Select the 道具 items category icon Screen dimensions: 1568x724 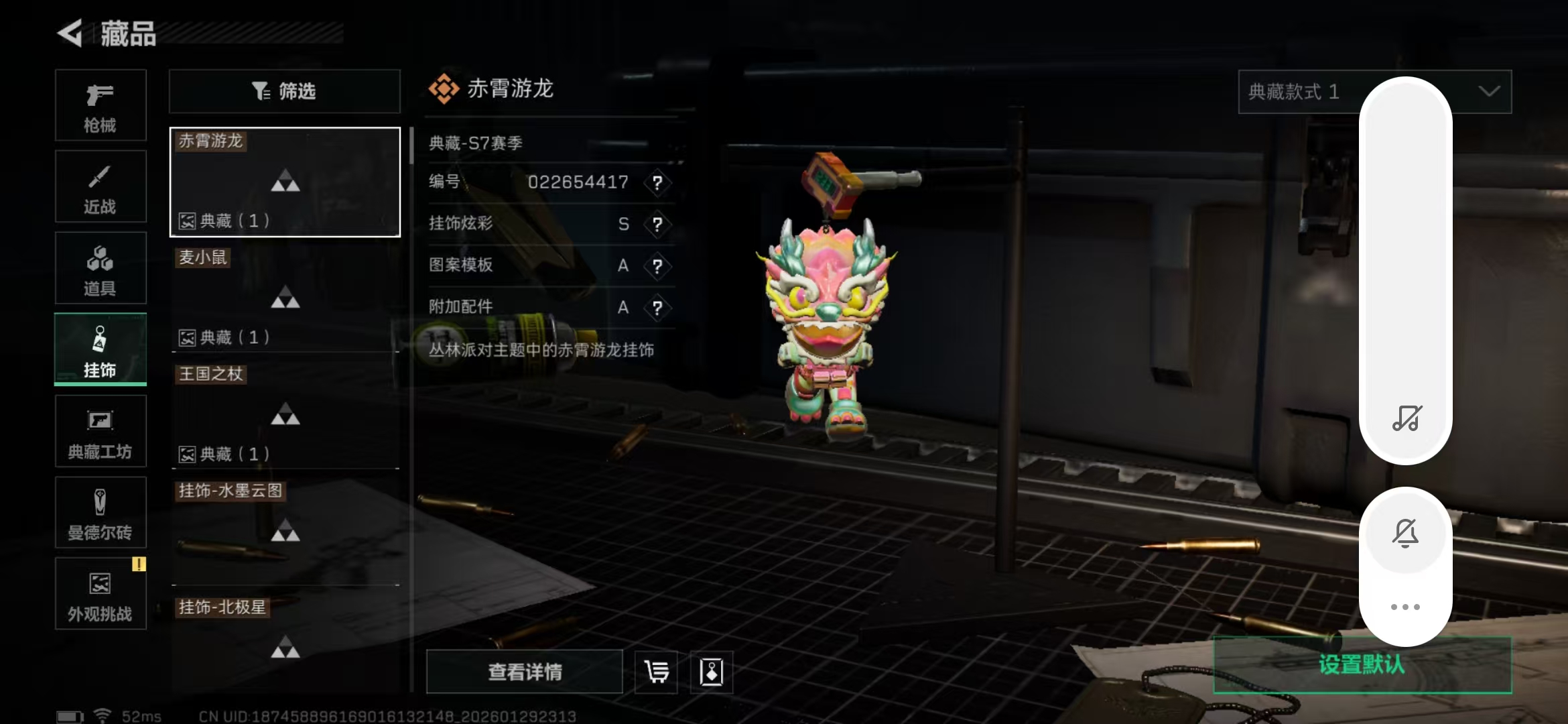pos(101,267)
